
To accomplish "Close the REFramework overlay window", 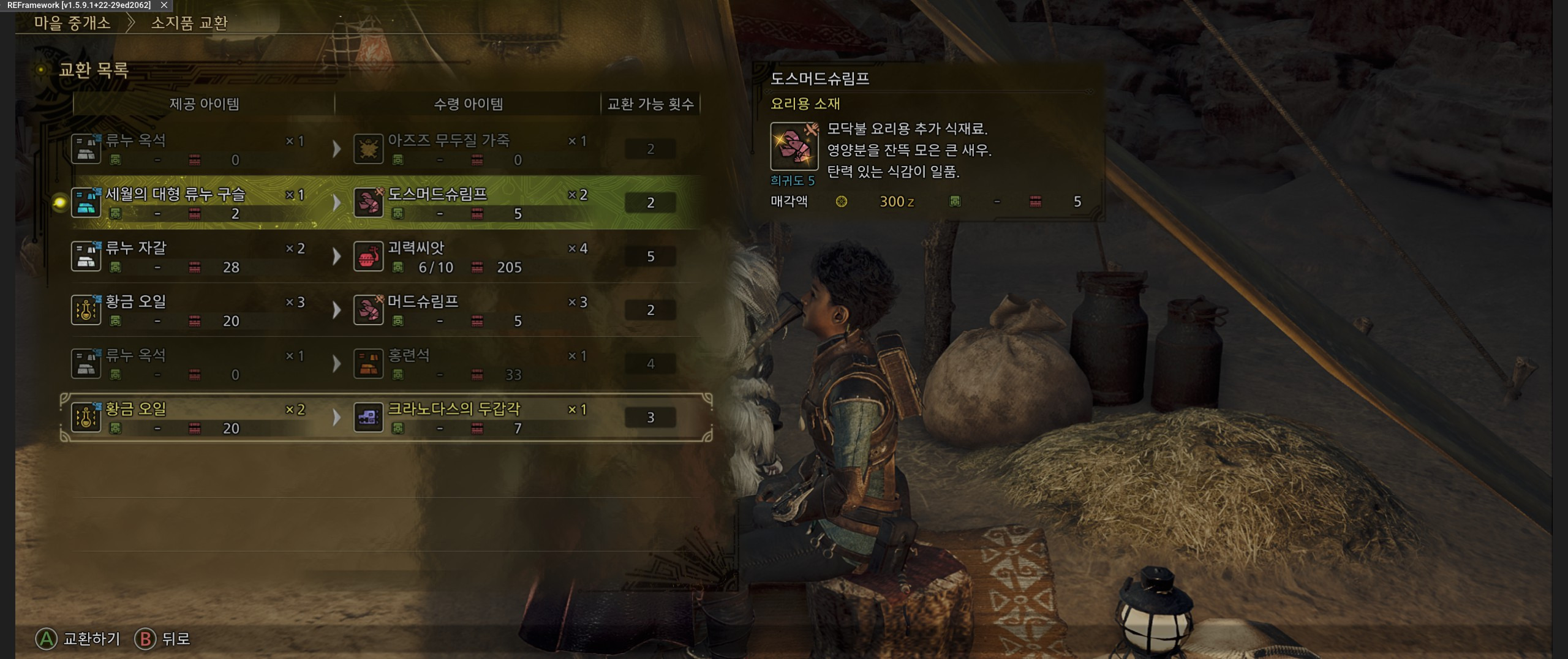I will 164,5.
